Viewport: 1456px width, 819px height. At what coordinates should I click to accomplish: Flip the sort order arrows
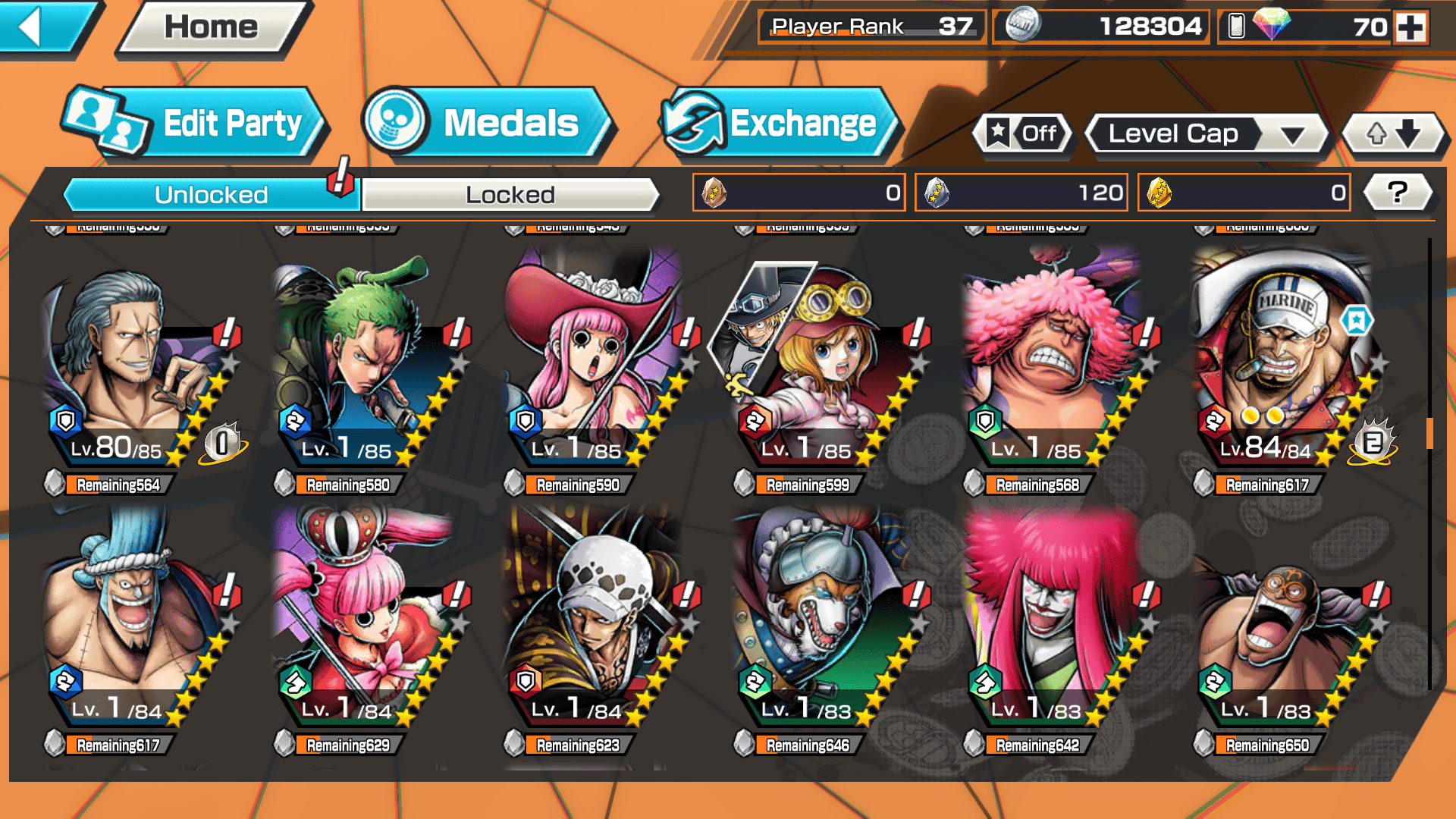point(1393,134)
